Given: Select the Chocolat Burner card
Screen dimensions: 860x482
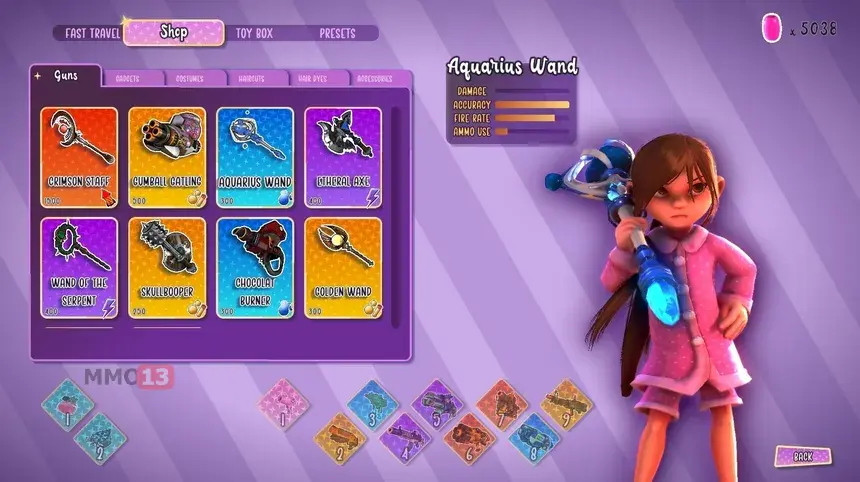Looking at the screenshot, I should tap(255, 267).
